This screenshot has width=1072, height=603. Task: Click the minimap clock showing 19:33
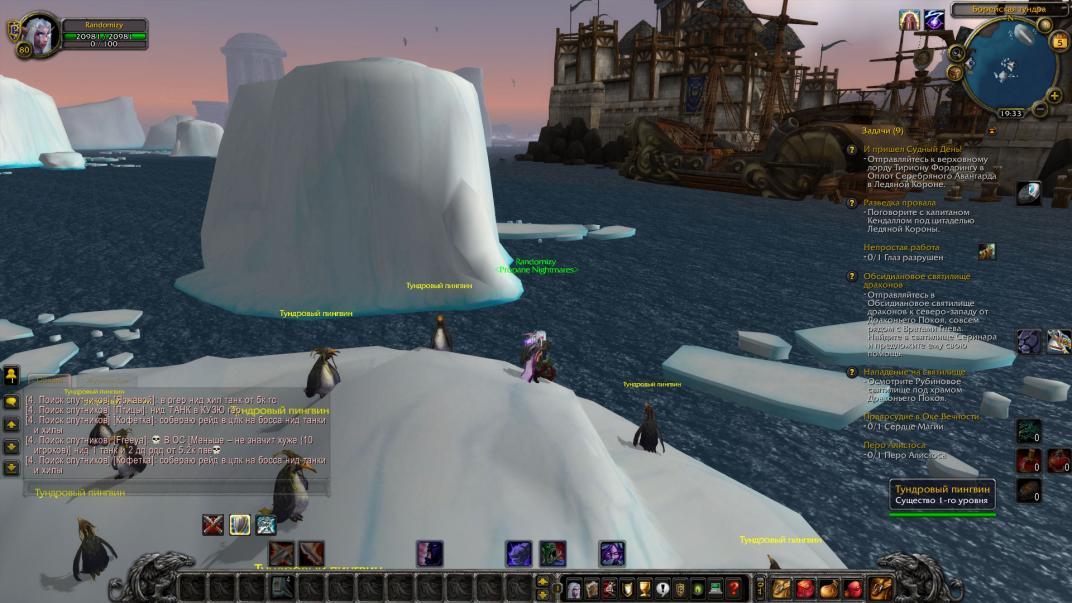pos(1011,114)
